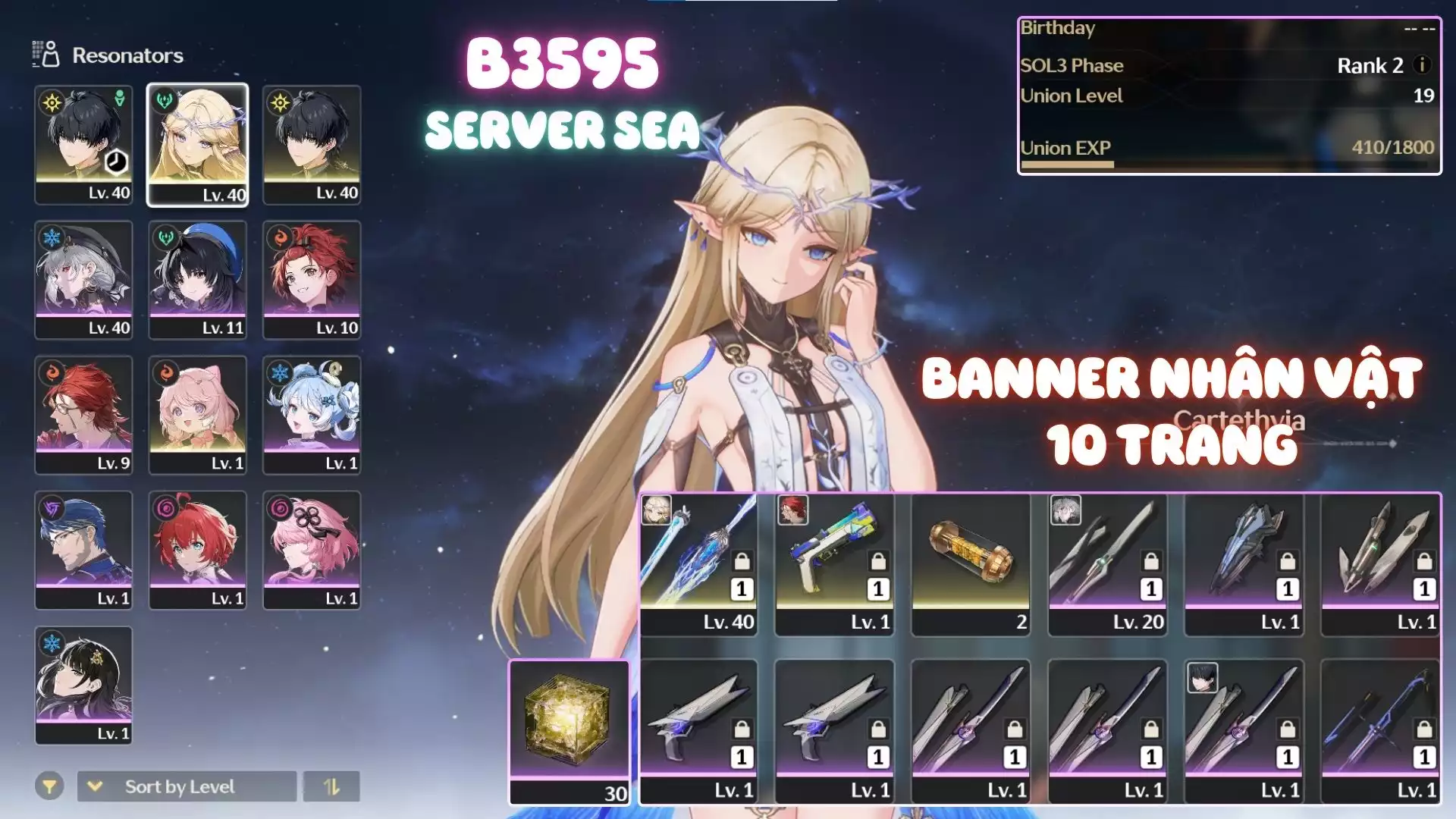This screenshot has width=1456, height=819.
Task: Choose the black-haired resonator at bottom, Lv. 1
Action: point(83,684)
